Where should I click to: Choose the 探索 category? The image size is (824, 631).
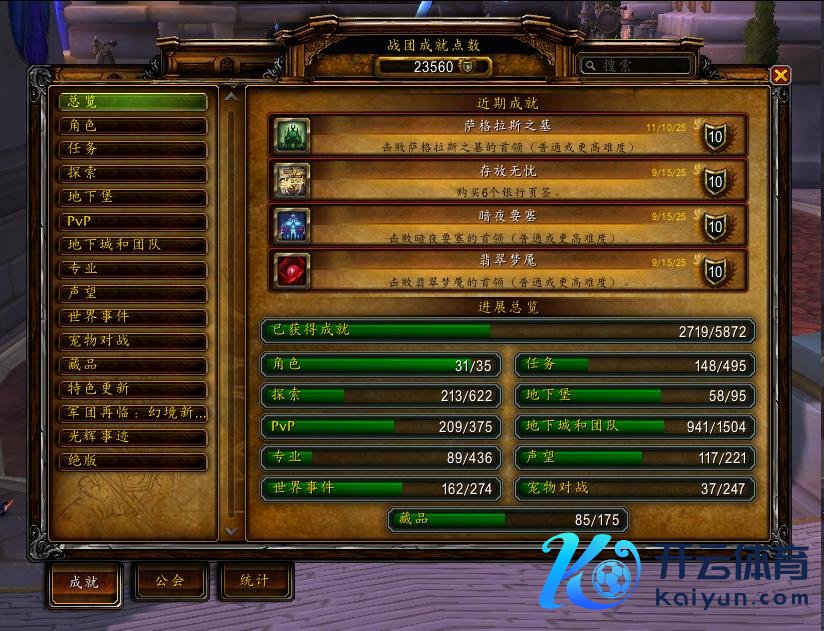click(132, 174)
